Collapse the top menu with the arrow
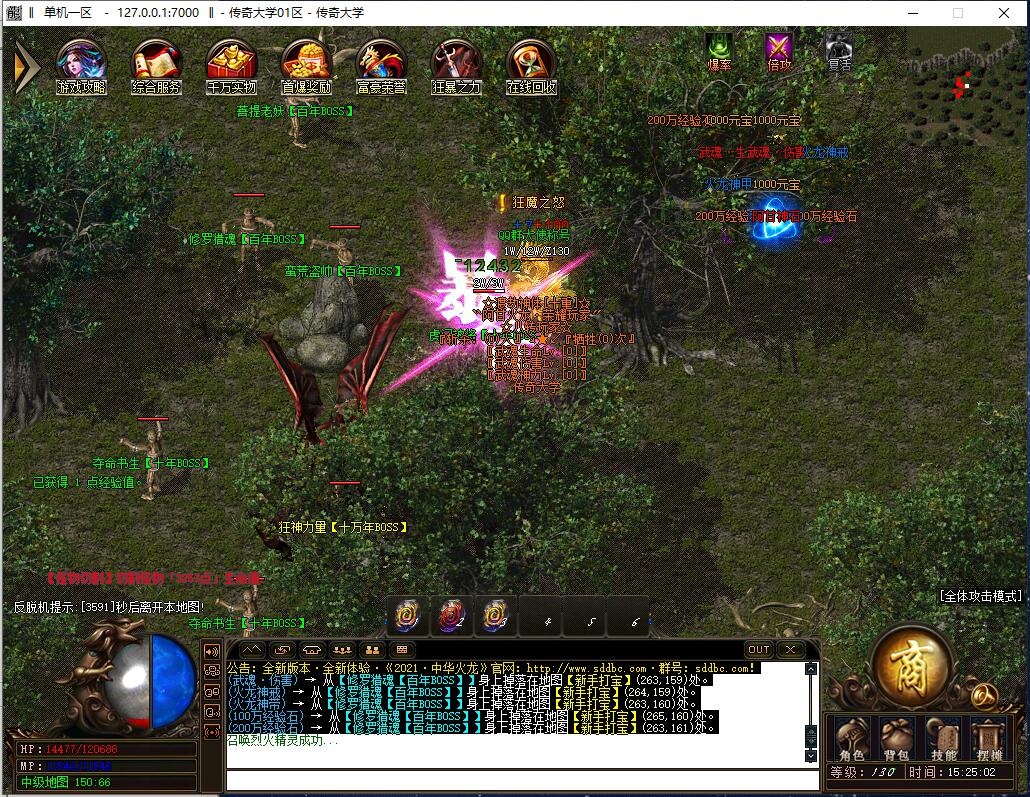The height and width of the screenshot is (797, 1030). tap(25, 66)
